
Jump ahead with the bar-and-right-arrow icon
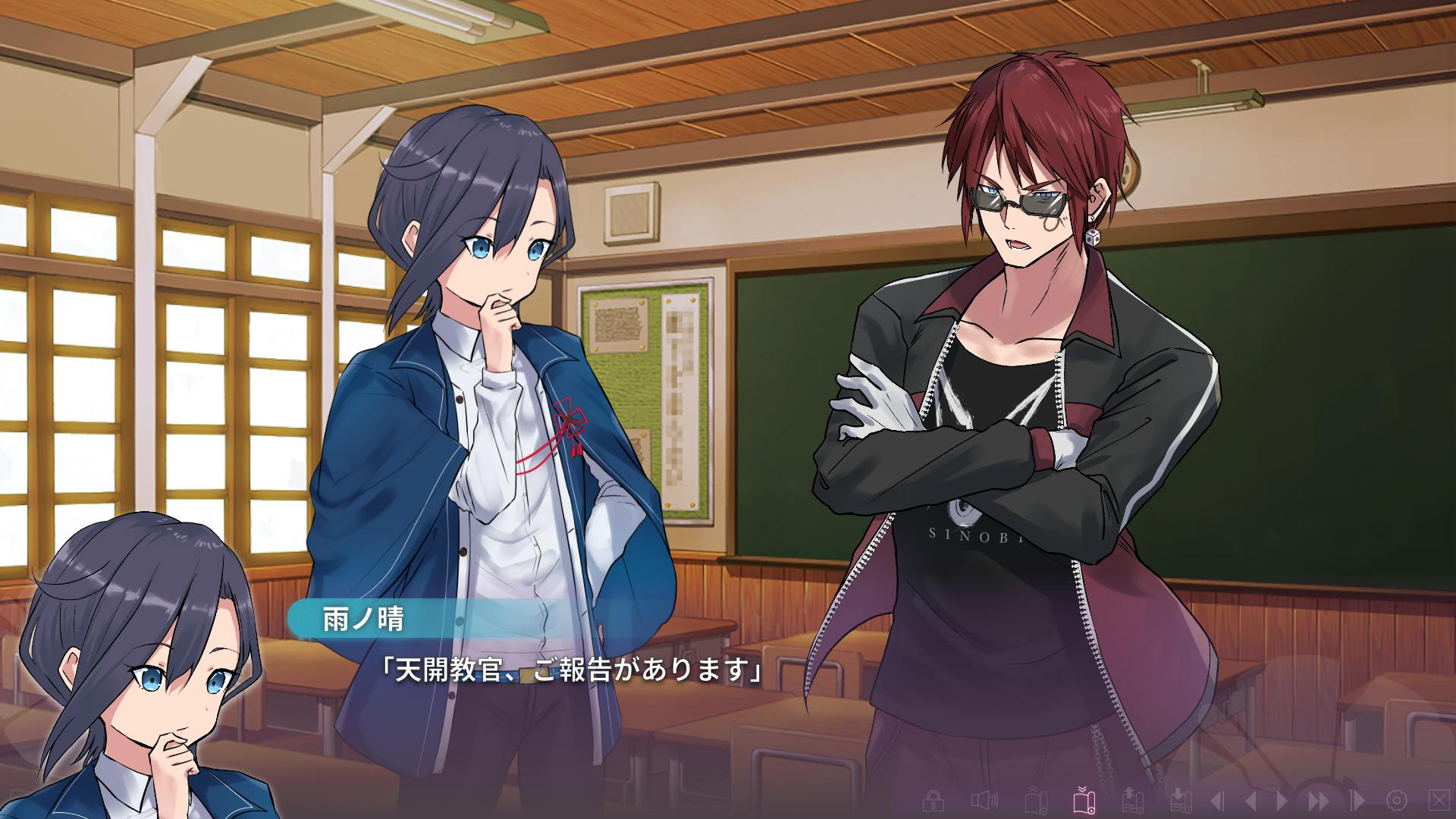pos(1357,800)
